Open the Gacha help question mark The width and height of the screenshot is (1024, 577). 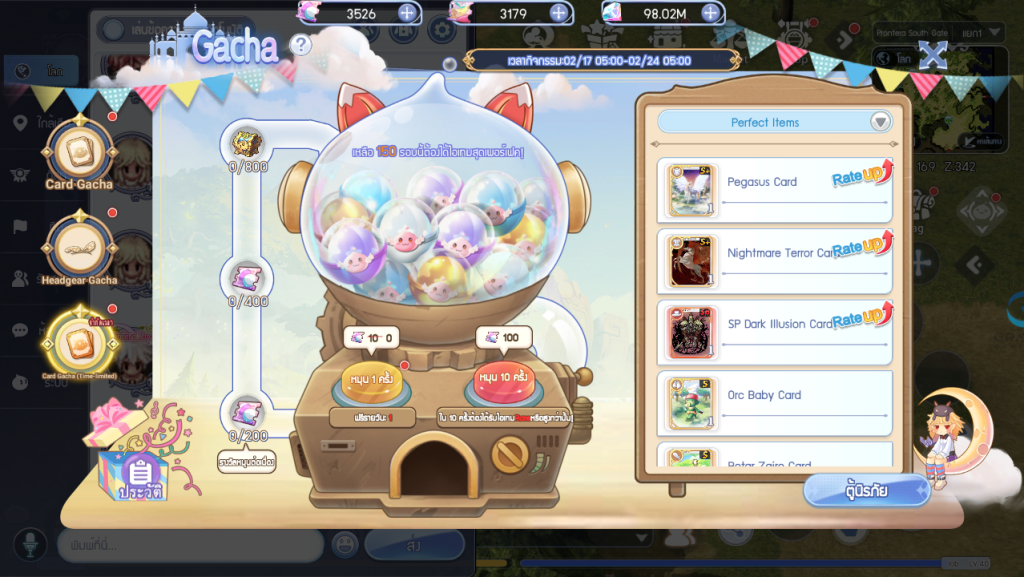point(300,45)
